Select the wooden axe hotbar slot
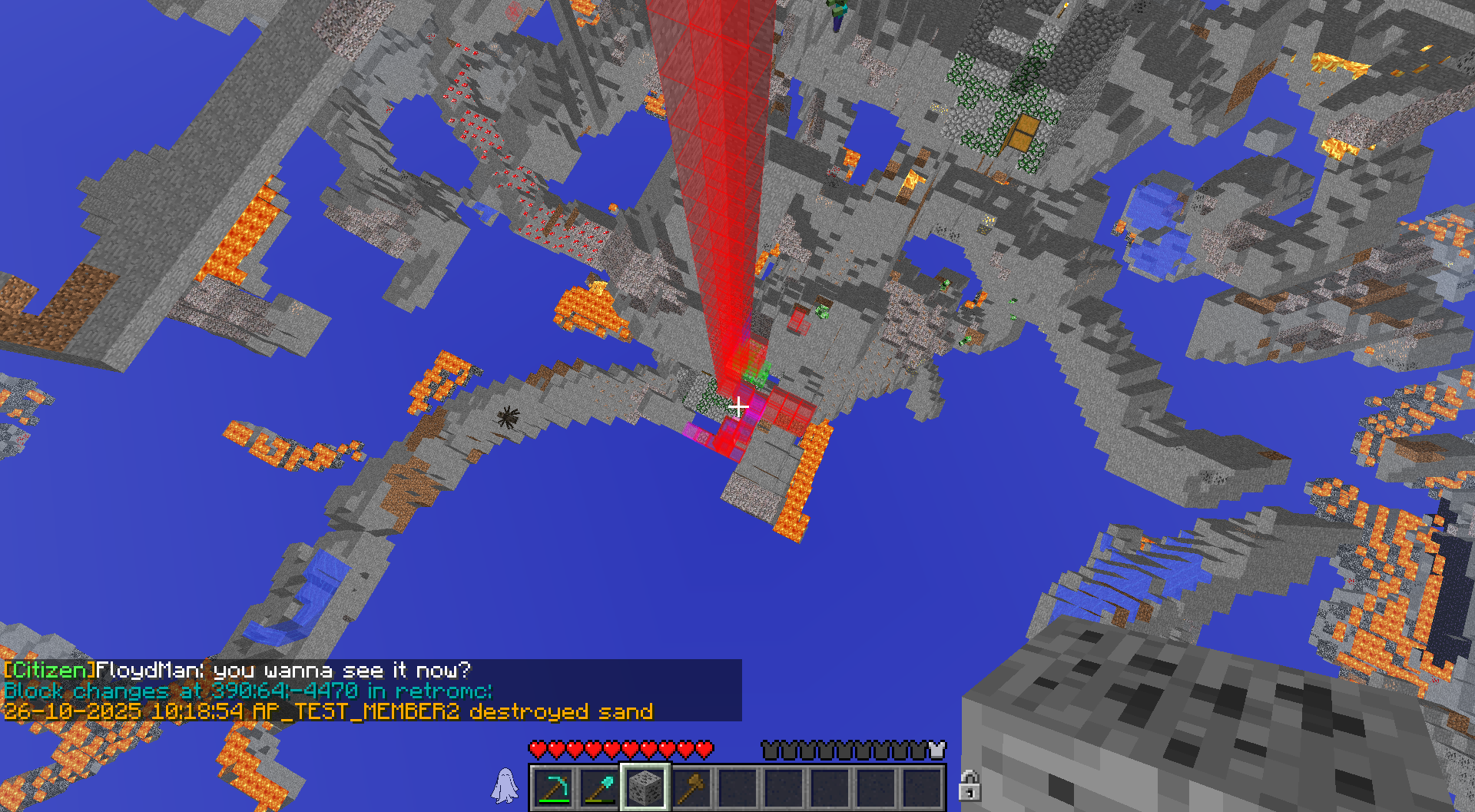 [x=691, y=787]
